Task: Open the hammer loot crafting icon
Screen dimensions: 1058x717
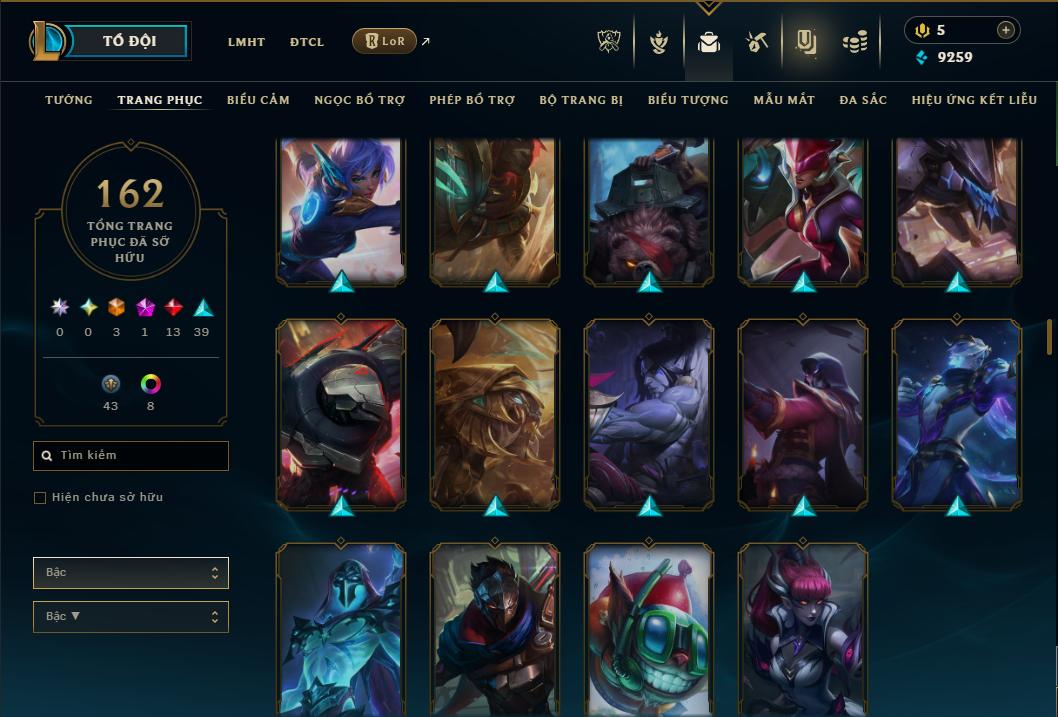Action: click(x=756, y=42)
